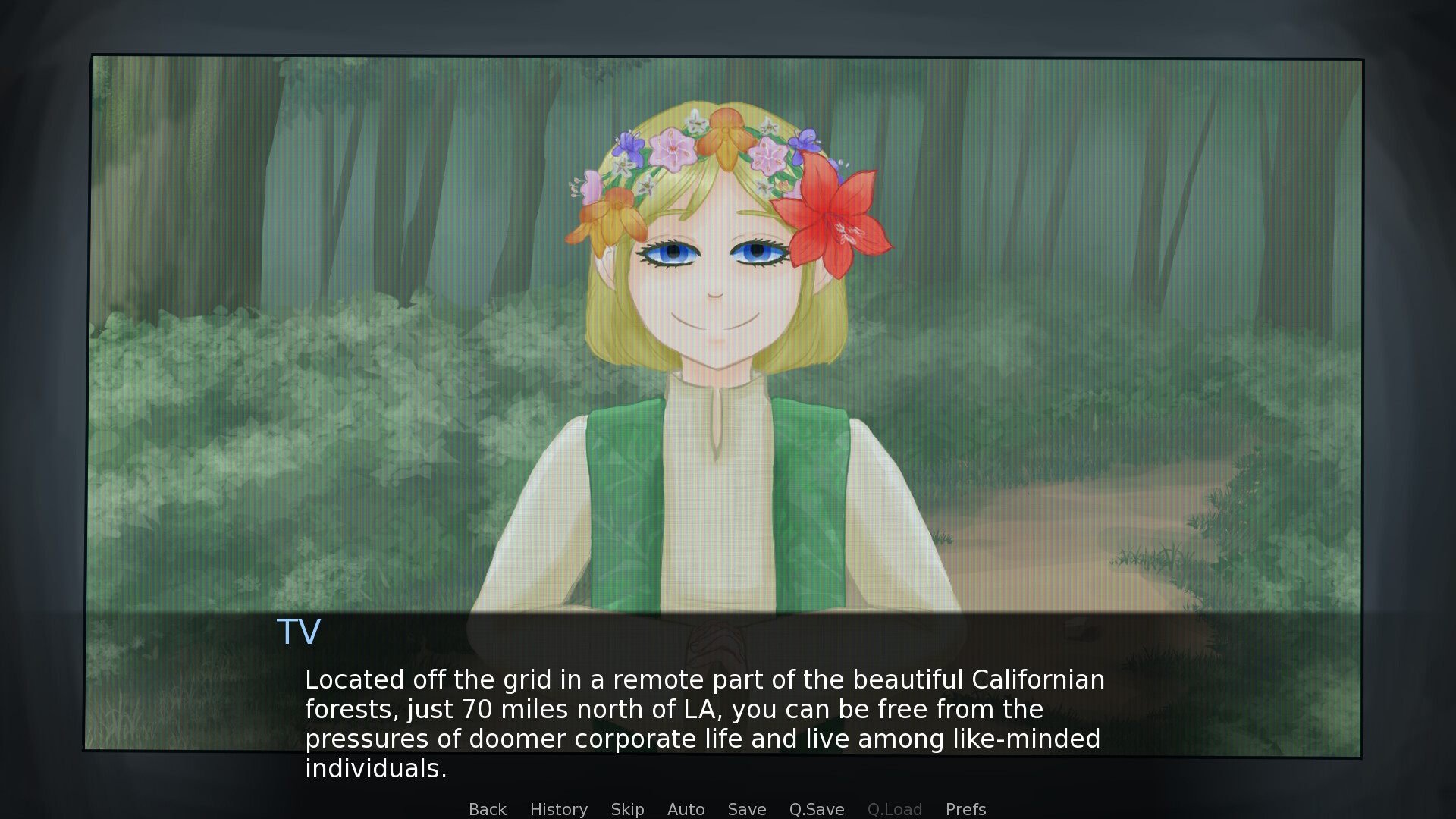Viewport: 1456px width, 819px height.
Task: Select History from the quick menu
Action: tap(558, 808)
